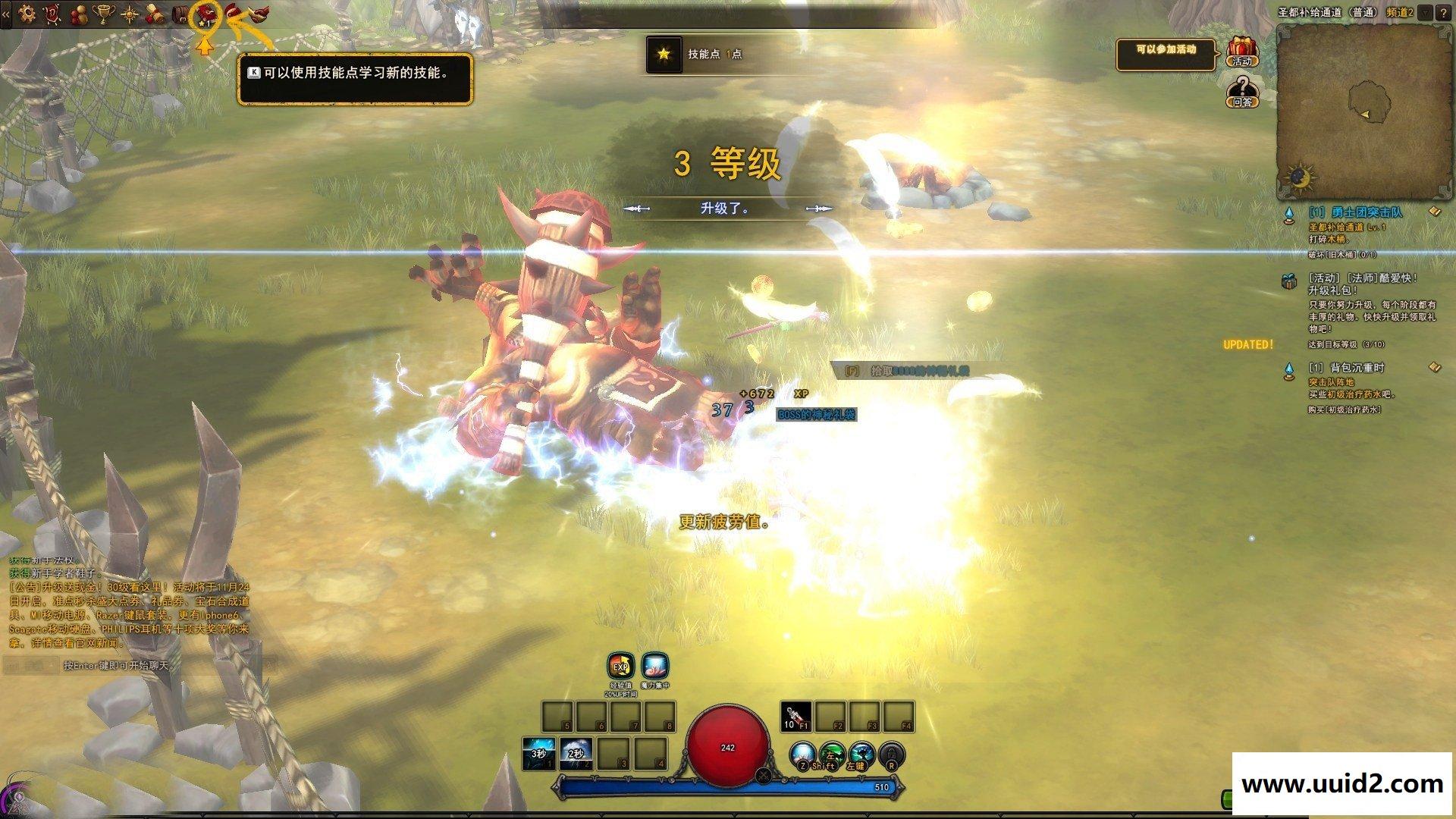1456x819 pixels.
Task: Use the healing potion in slot F1
Action: (x=795, y=717)
